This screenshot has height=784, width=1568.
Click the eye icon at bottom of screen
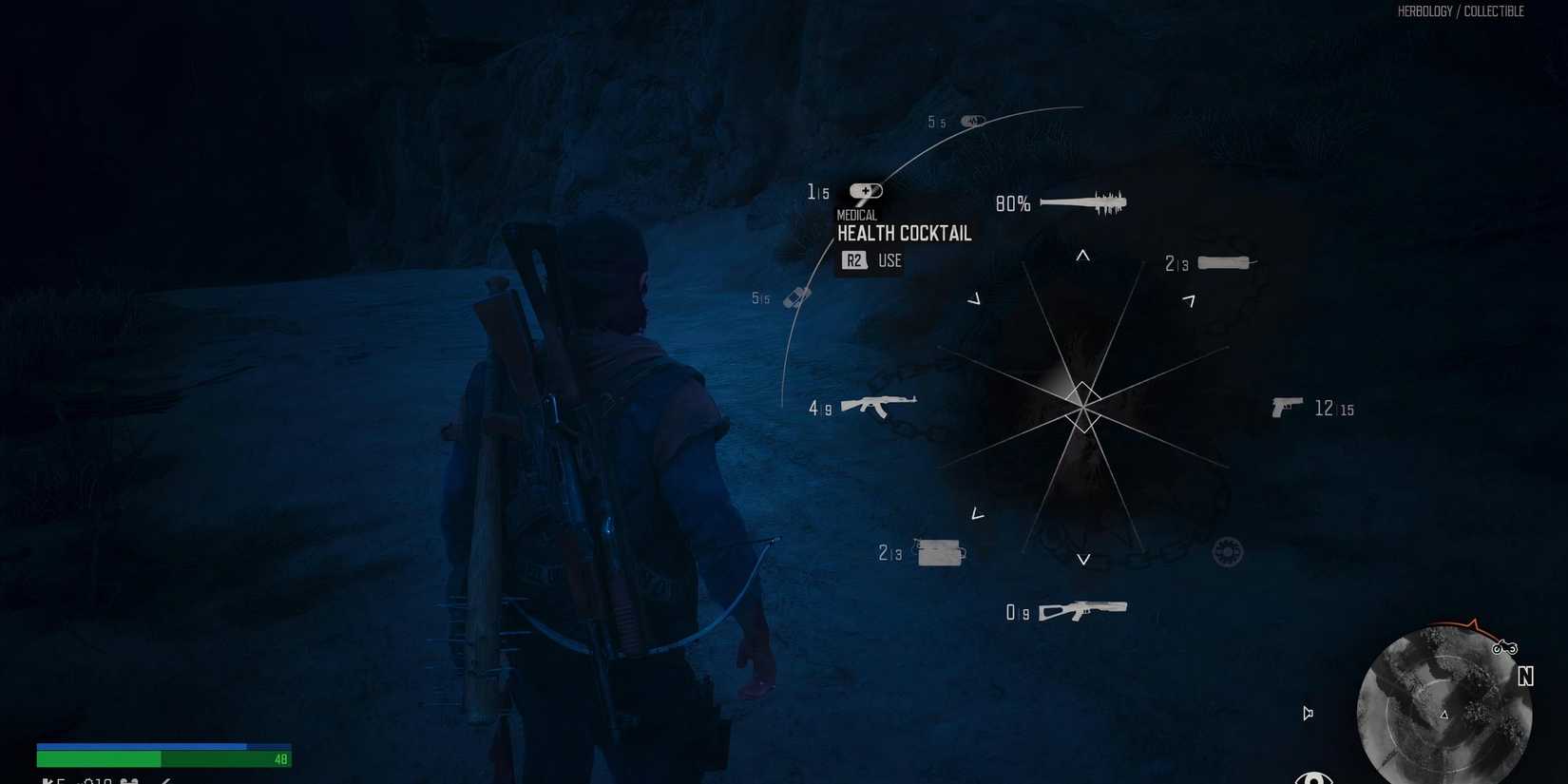1314,777
